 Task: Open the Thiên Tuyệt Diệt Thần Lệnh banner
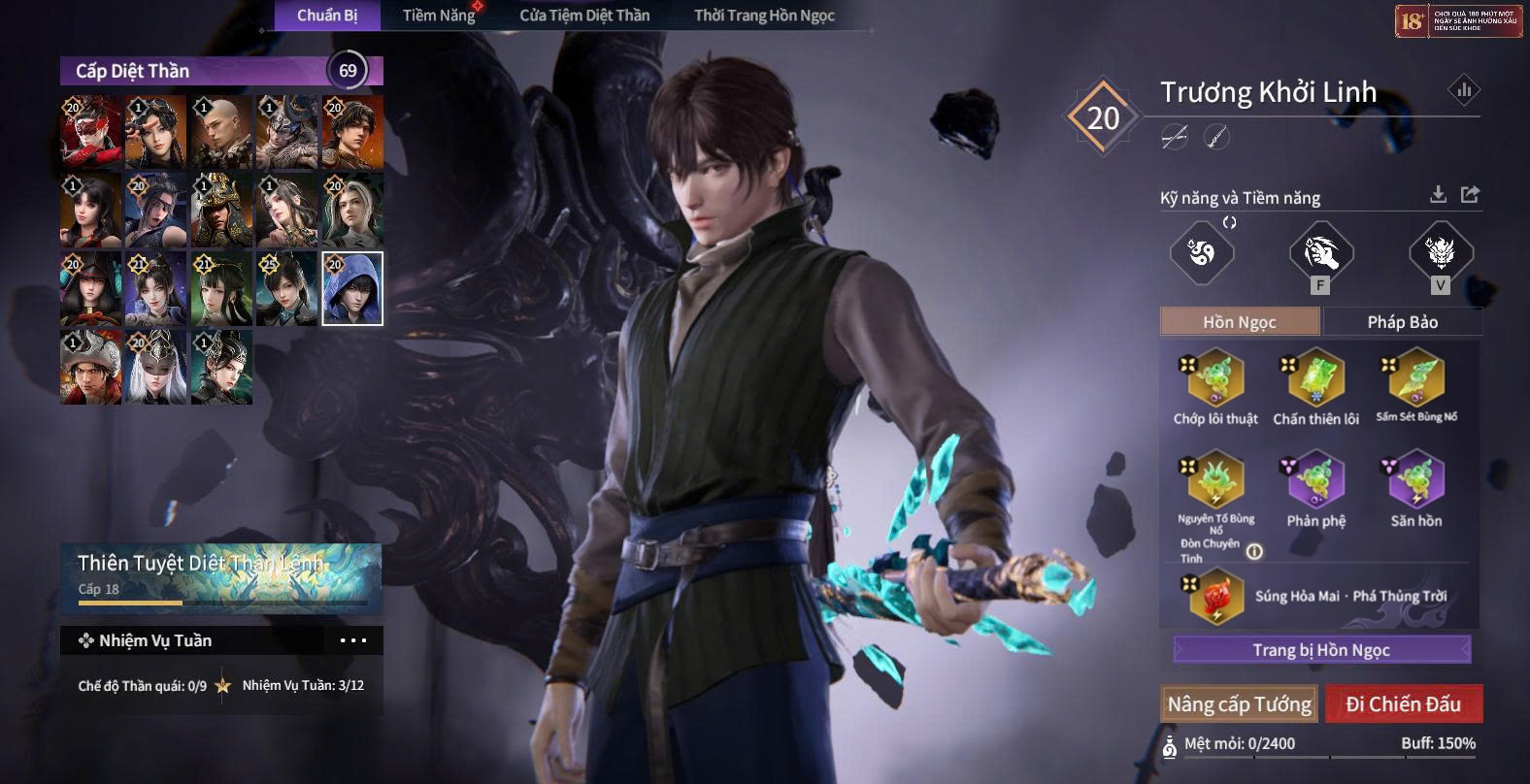coord(220,576)
